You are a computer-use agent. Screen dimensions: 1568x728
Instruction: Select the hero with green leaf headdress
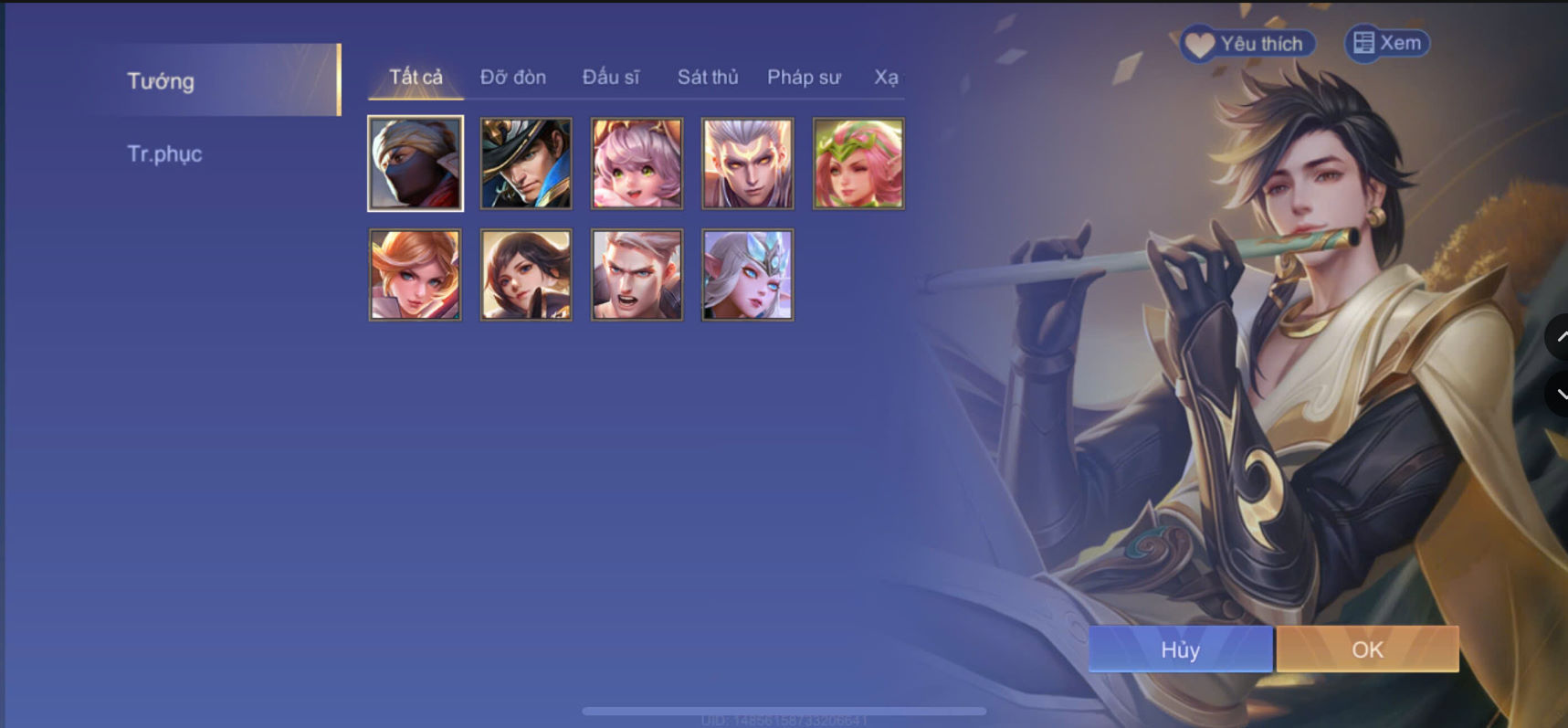click(x=858, y=163)
